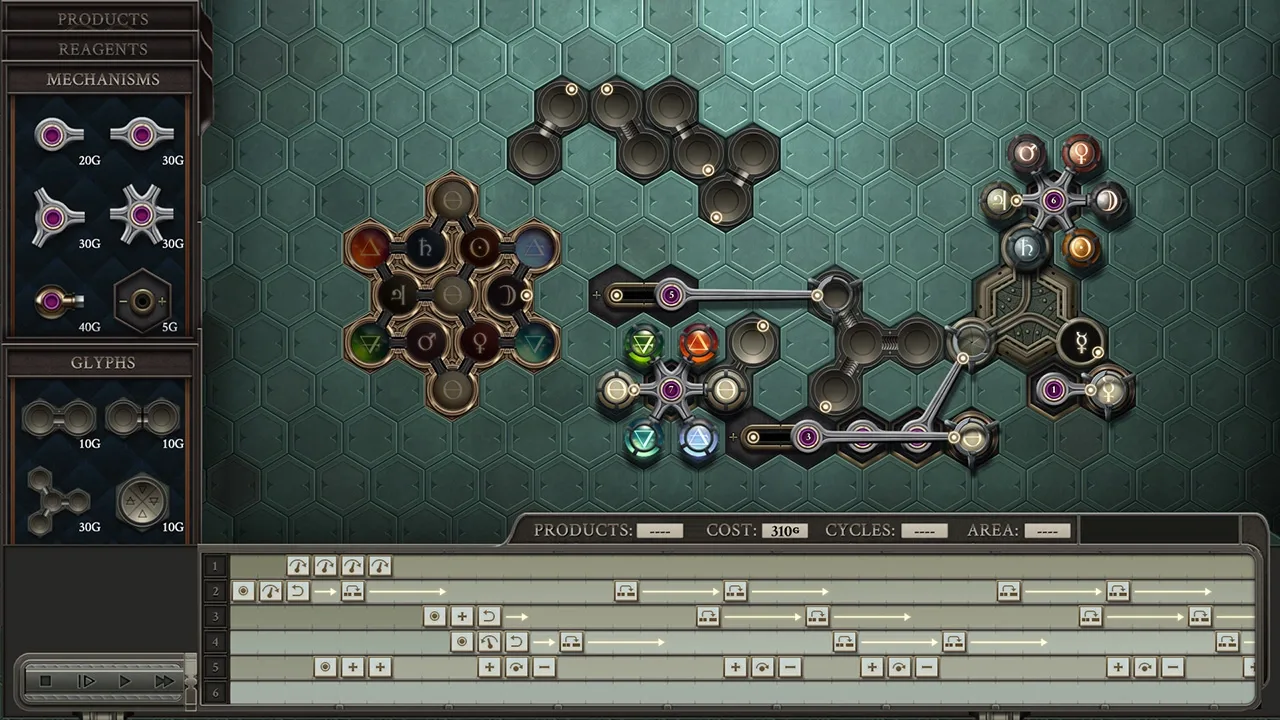The height and width of the screenshot is (720, 1280).
Task: Choose the 5G track mechanism
Action: click(142, 300)
